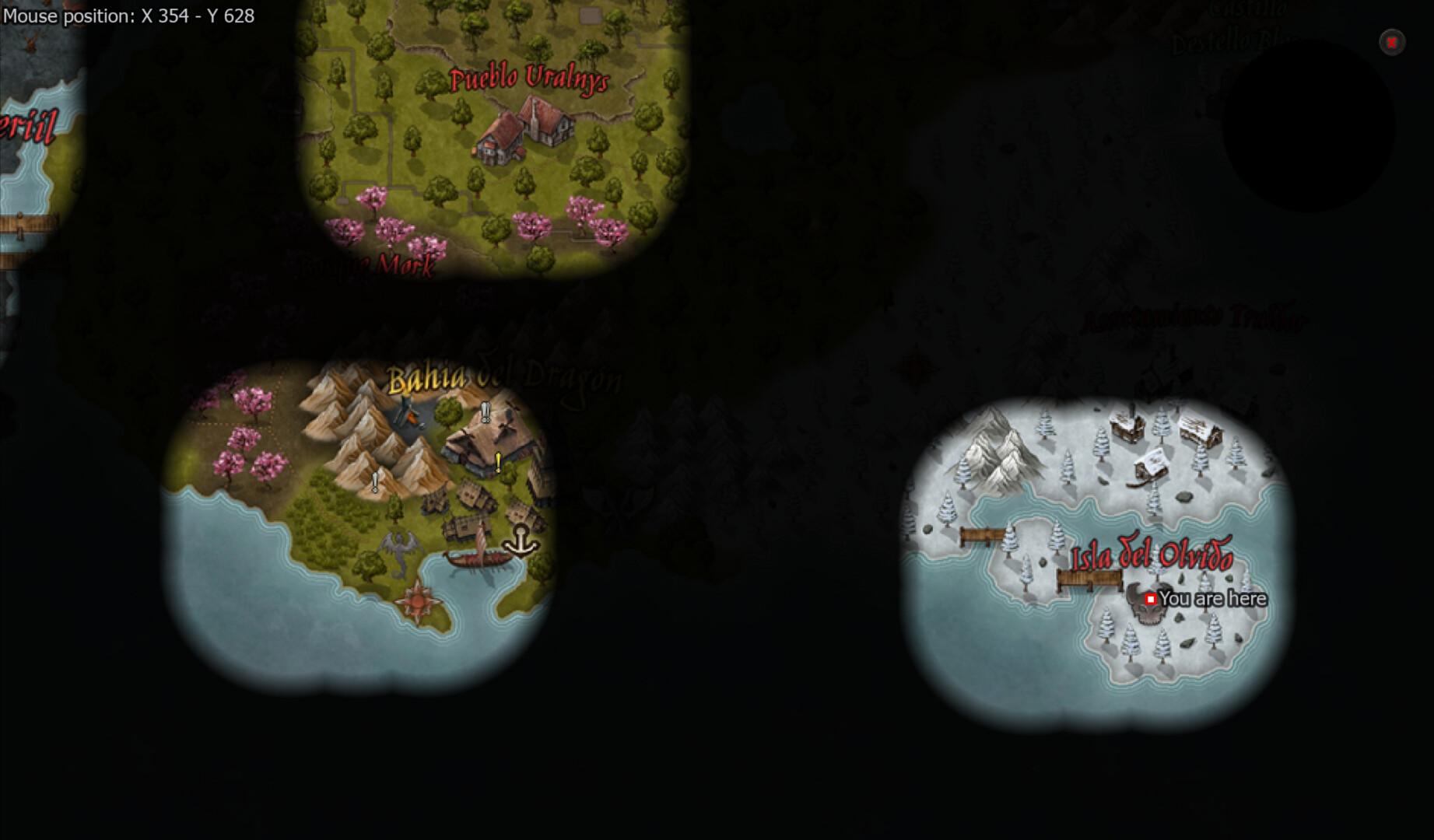Viewport: 1434px width, 840px height.
Task: Click the exclamation marker beside the mountains
Action: [x=376, y=482]
